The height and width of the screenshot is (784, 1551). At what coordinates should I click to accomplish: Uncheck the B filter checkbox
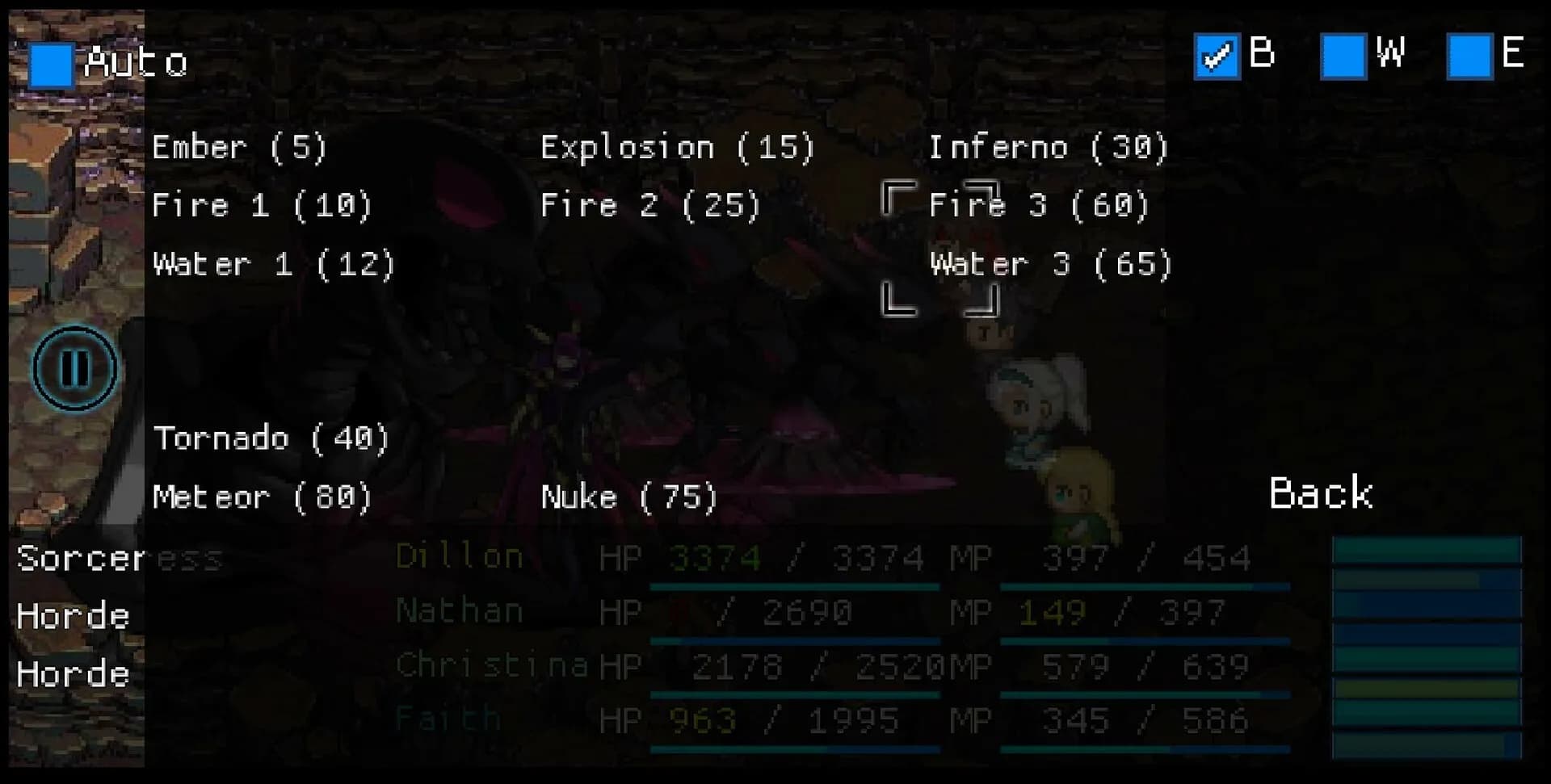point(1217,57)
